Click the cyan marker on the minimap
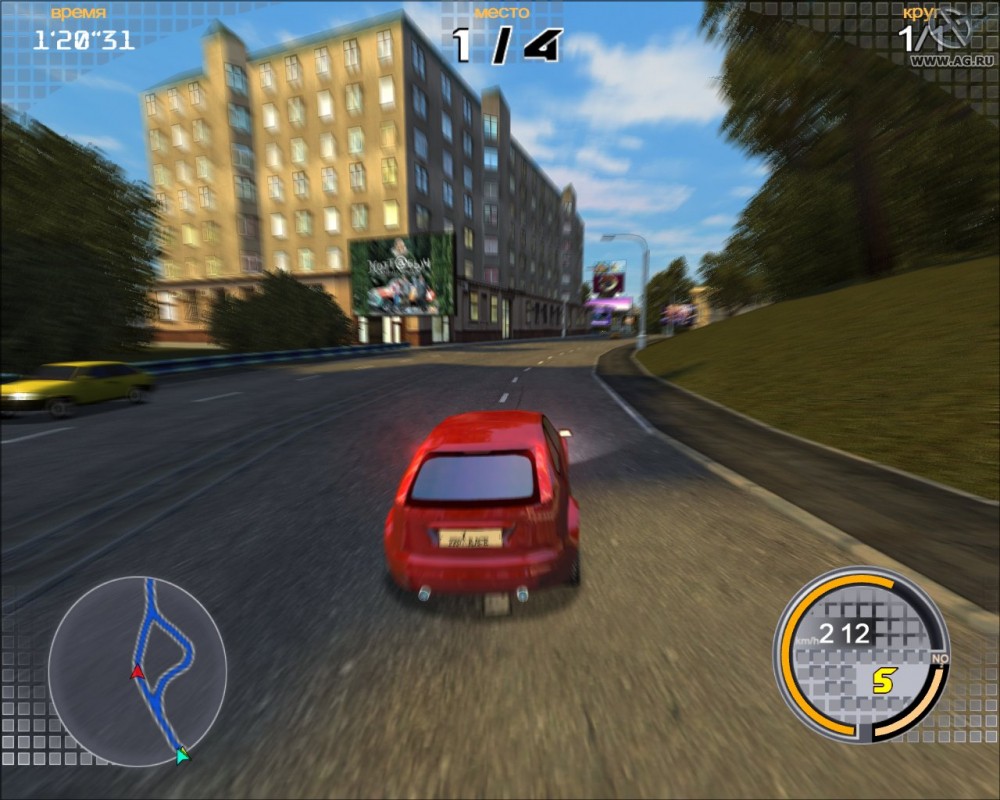Image resolution: width=1000 pixels, height=800 pixels. click(182, 755)
